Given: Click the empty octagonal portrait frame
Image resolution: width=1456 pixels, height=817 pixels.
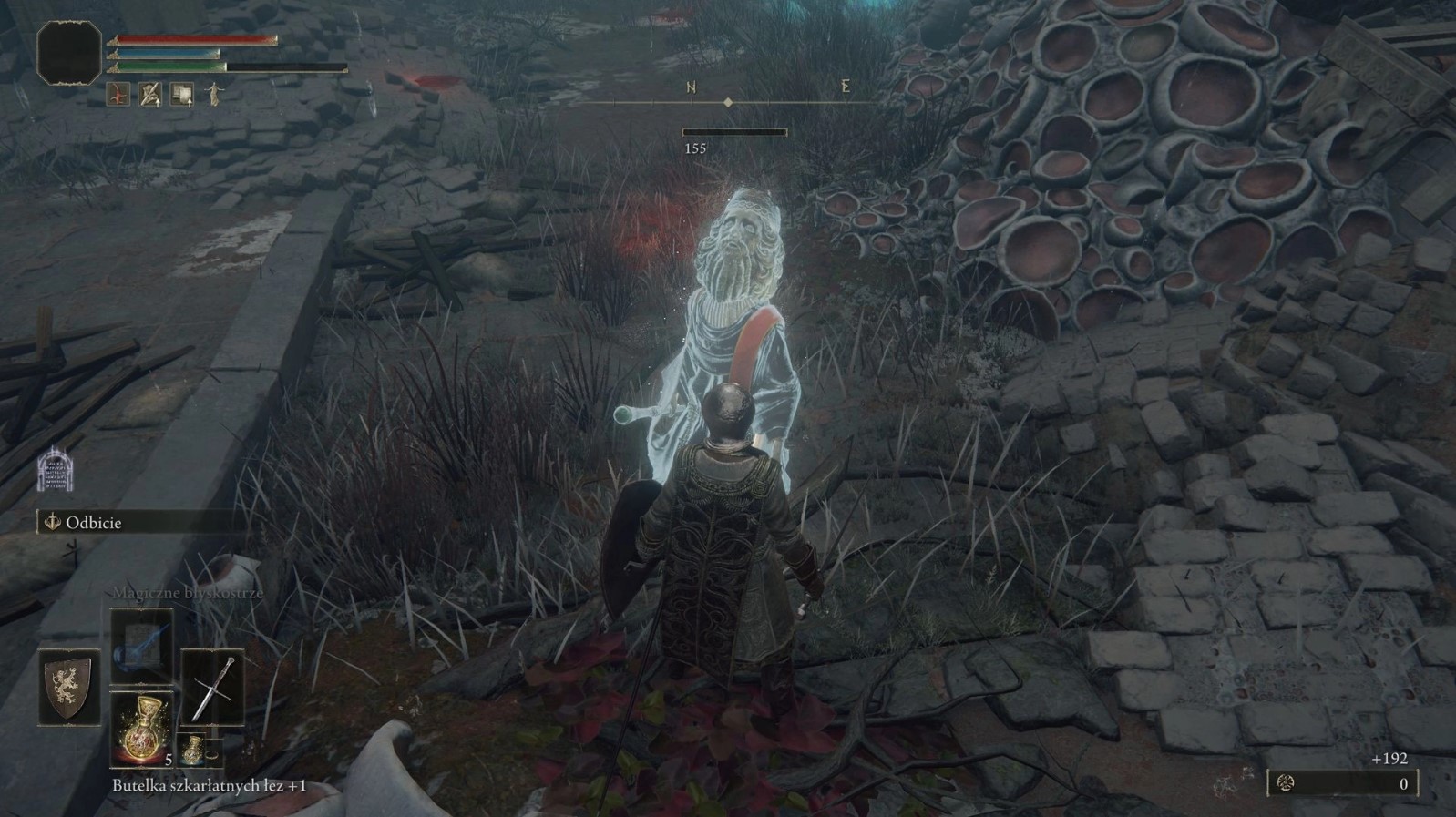Looking at the screenshot, I should pyautogui.click(x=69, y=53).
